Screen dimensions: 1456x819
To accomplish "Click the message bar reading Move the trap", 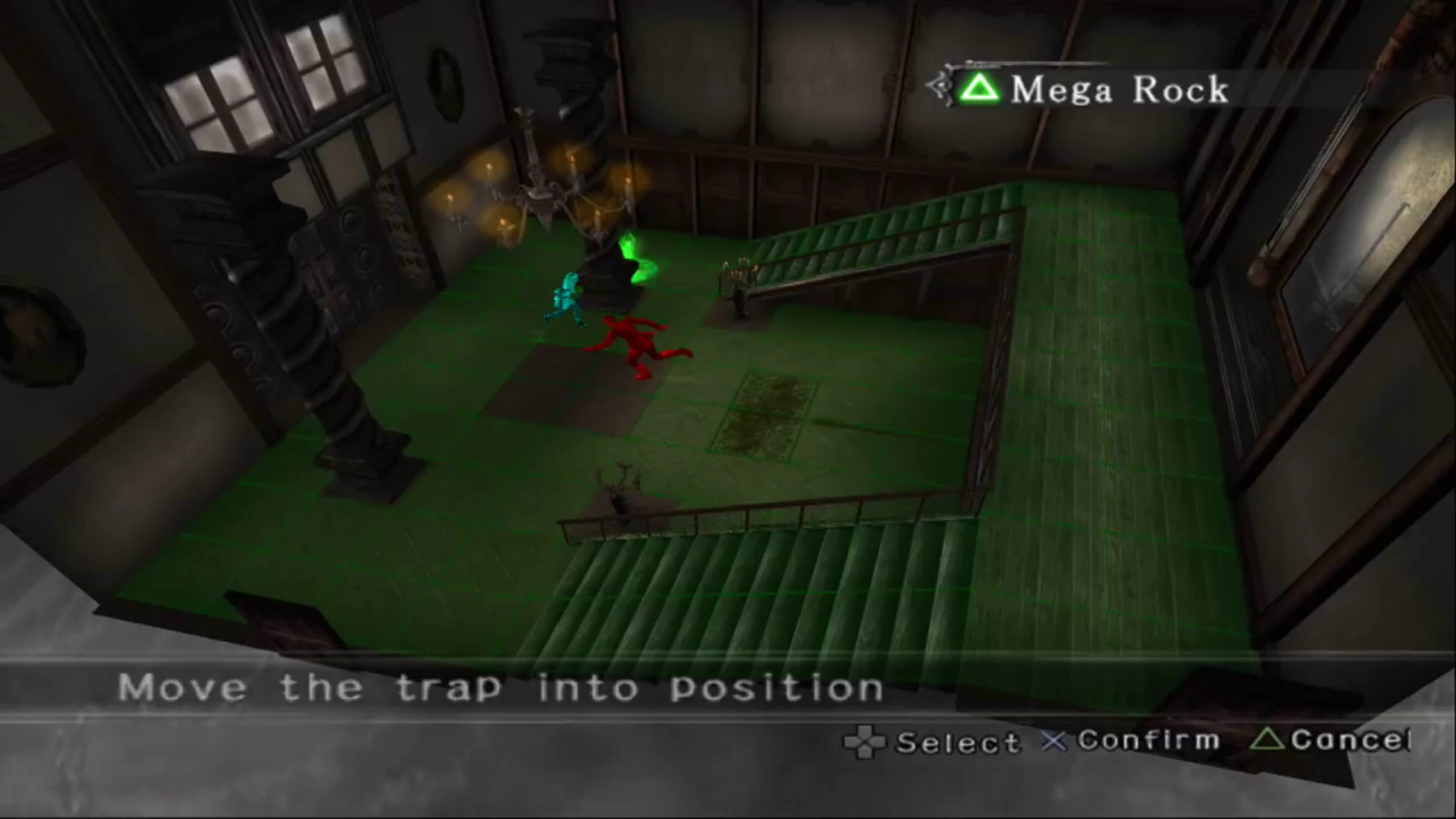I will click(x=497, y=687).
